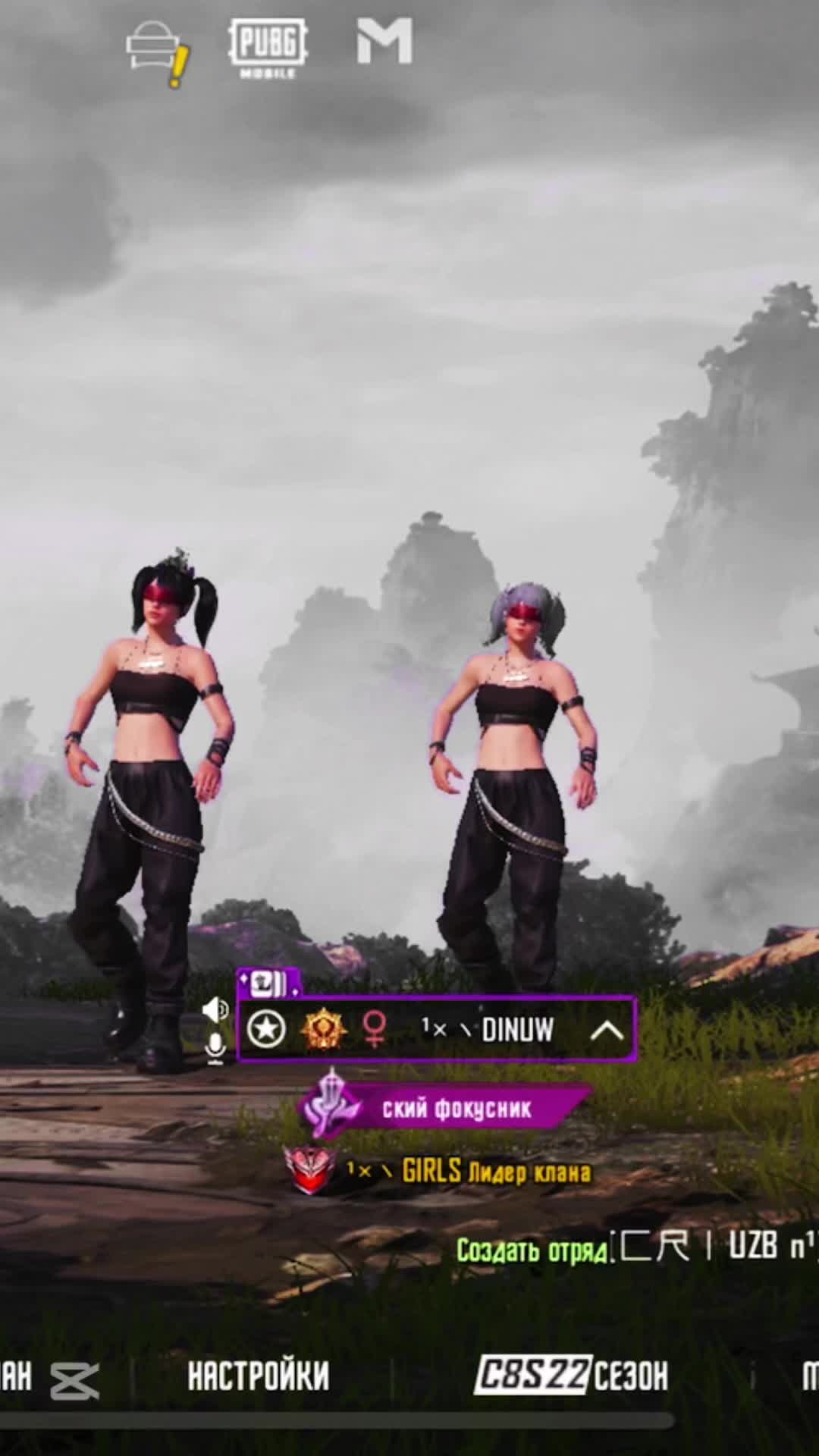Open the НАСТРОЙКИ settings menu
819x1456 pixels.
(x=259, y=1376)
